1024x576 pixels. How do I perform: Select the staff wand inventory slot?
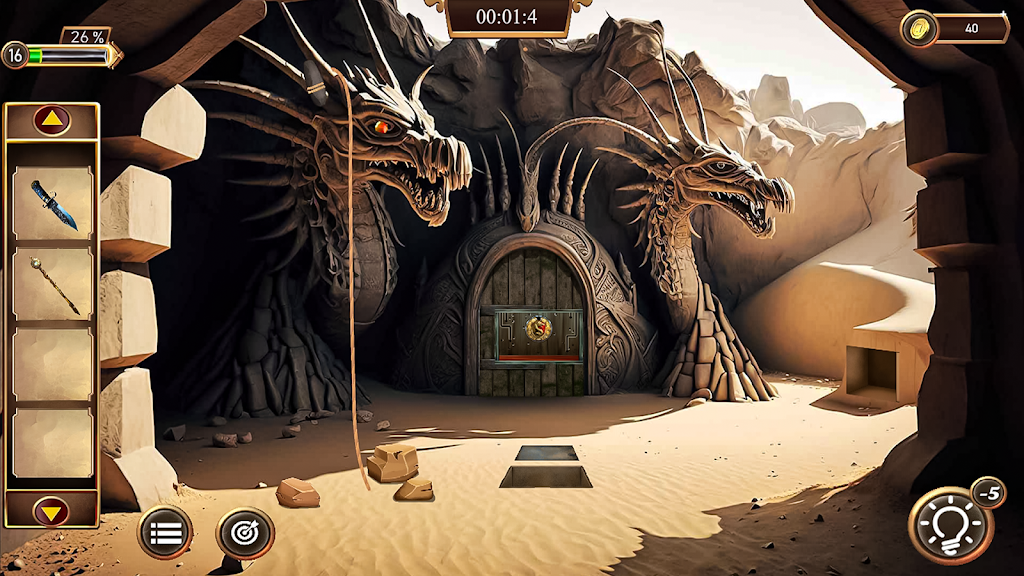[x=52, y=284]
